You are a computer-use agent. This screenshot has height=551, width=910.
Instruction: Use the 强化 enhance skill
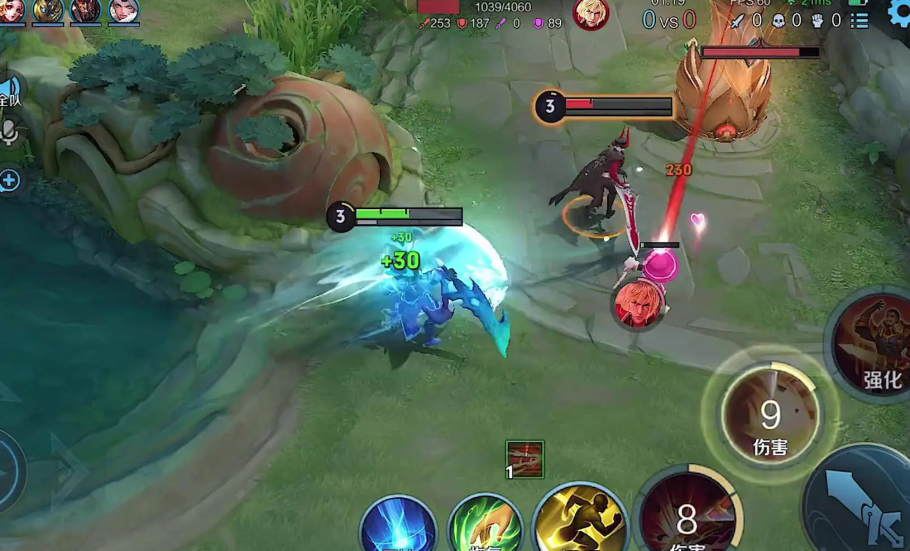click(x=875, y=345)
